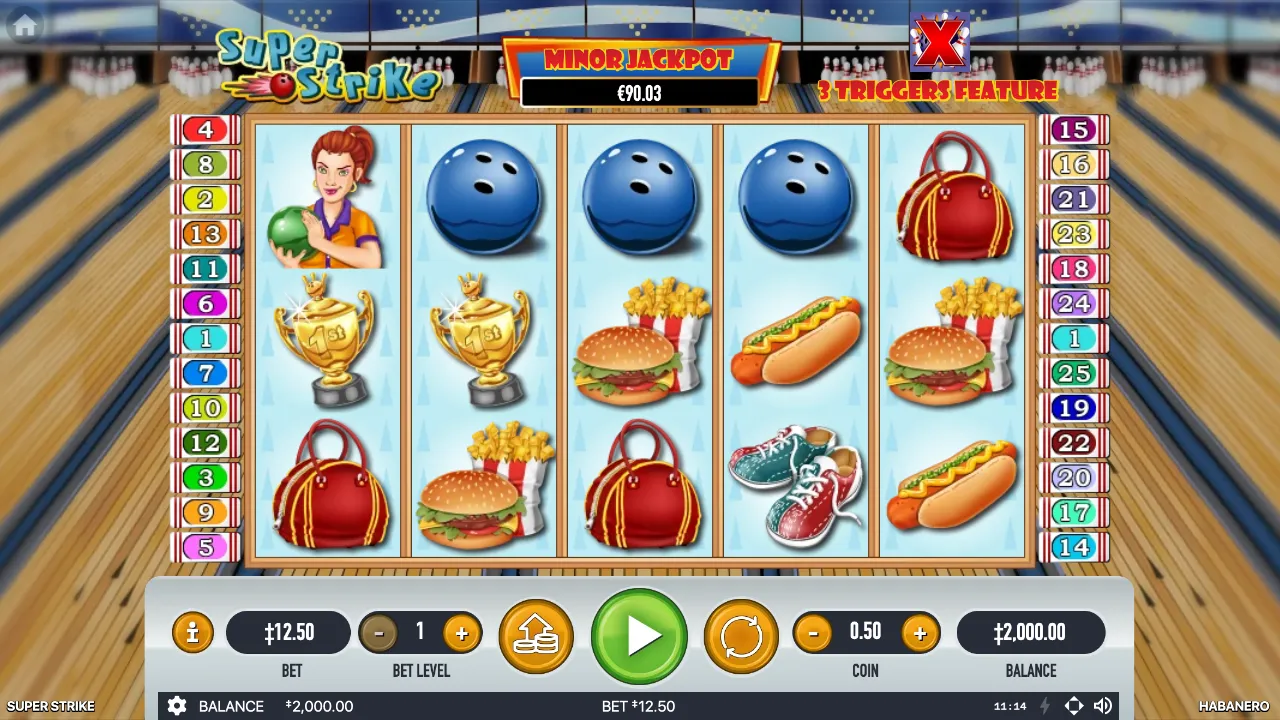Open the game settings gear icon
The height and width of the screenshot is (720, 1280).
pyautogui.click(x=178, y=706)
